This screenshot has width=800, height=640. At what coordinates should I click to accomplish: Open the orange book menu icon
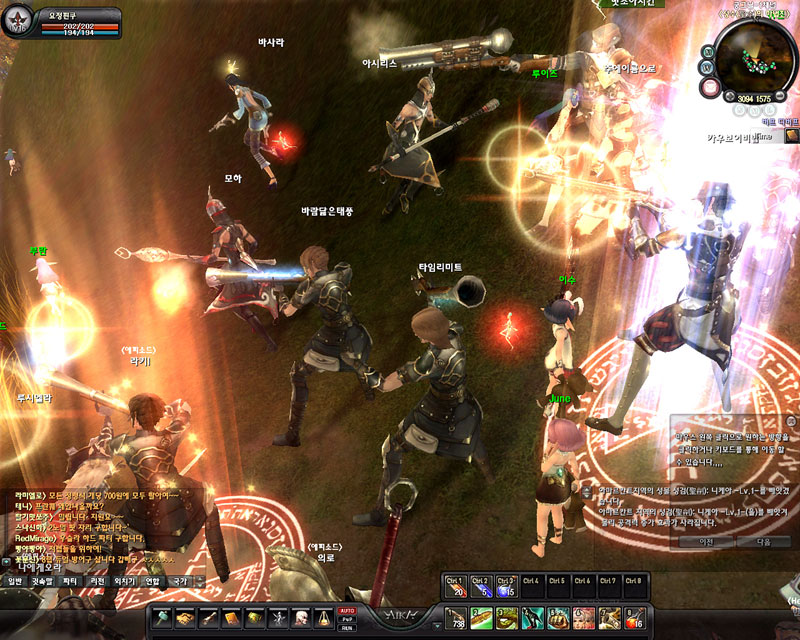point(231,617)
